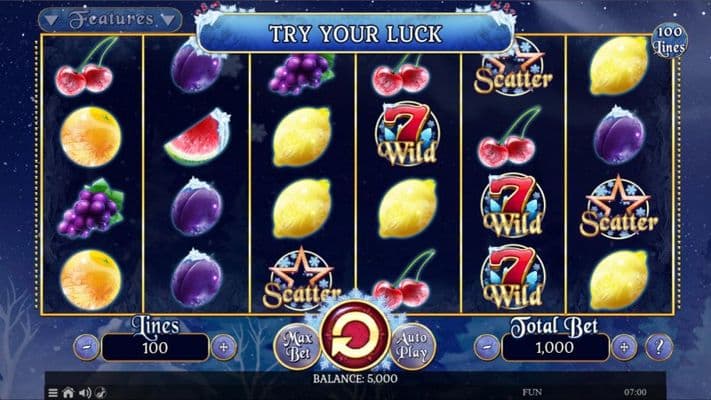Open the hamburger menu in bottom bar
The width and height of the screenshot is (711, 400).
click(x=53, y=392)
